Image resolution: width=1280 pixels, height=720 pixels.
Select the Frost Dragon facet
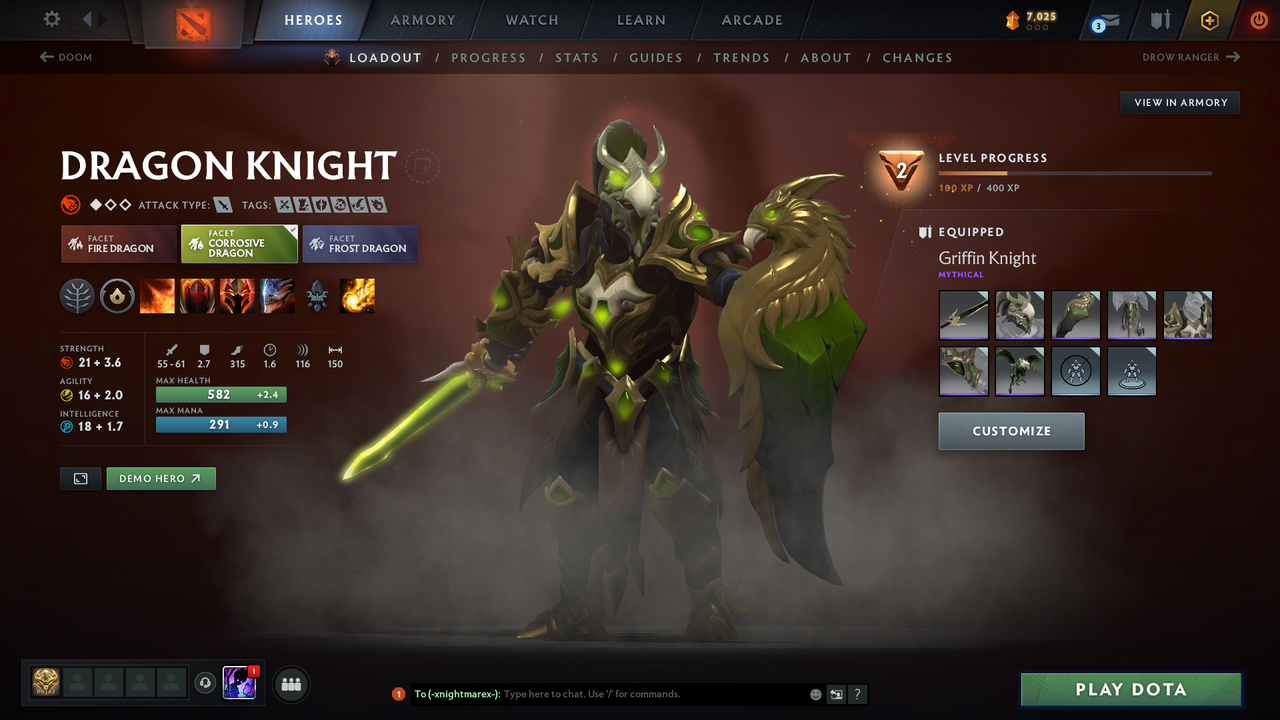click(360, 244)
